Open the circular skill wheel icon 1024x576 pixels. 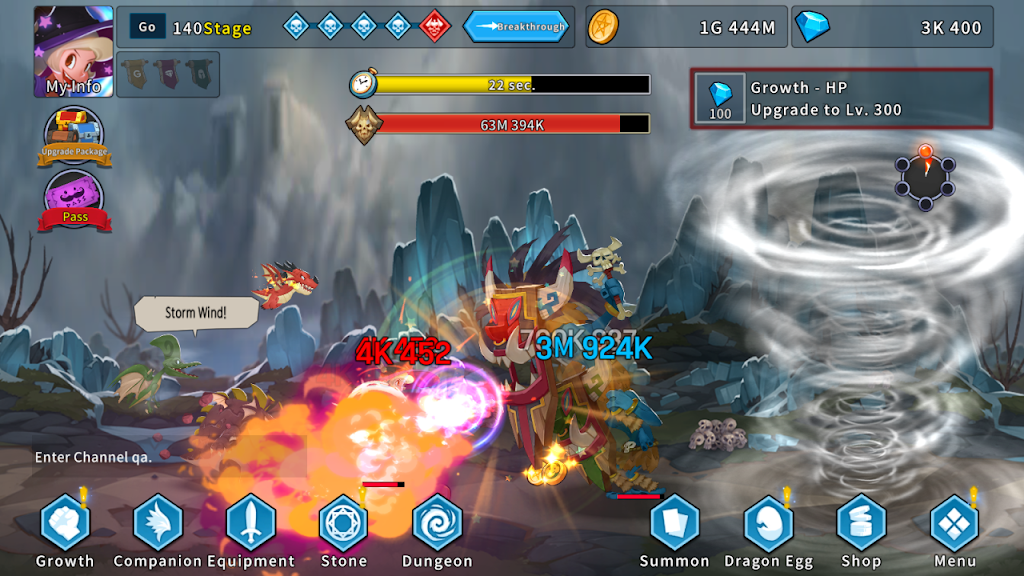coord(925,178)
